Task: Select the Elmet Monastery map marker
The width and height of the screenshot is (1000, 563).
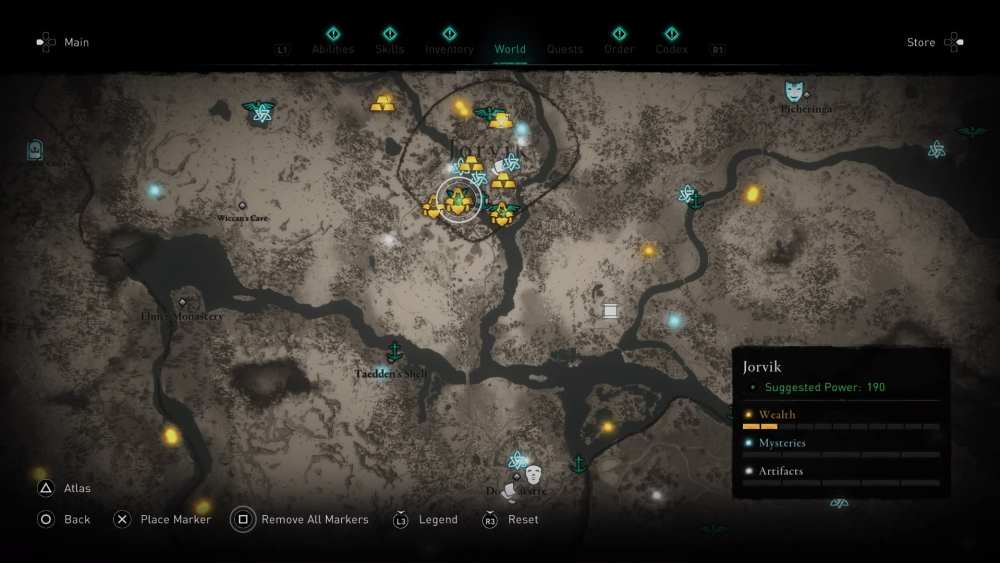Action: [182, 302]
